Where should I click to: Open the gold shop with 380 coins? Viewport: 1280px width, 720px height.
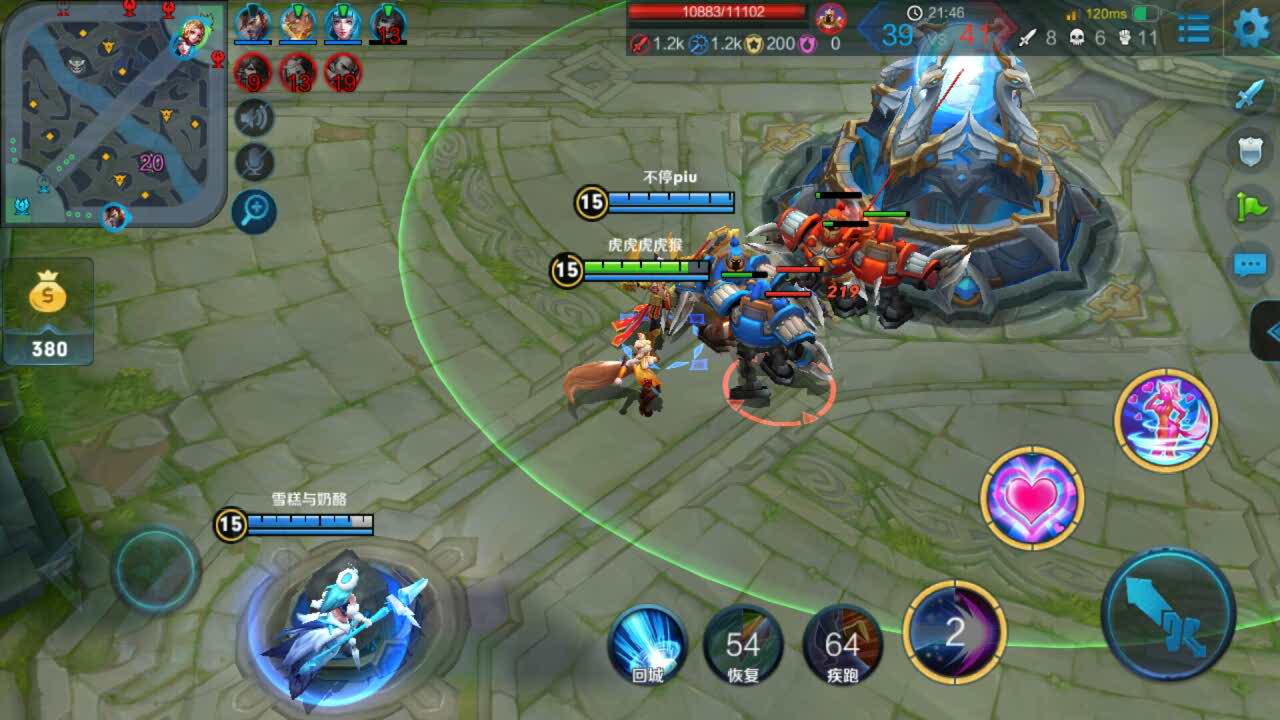[x=48, y=310]
